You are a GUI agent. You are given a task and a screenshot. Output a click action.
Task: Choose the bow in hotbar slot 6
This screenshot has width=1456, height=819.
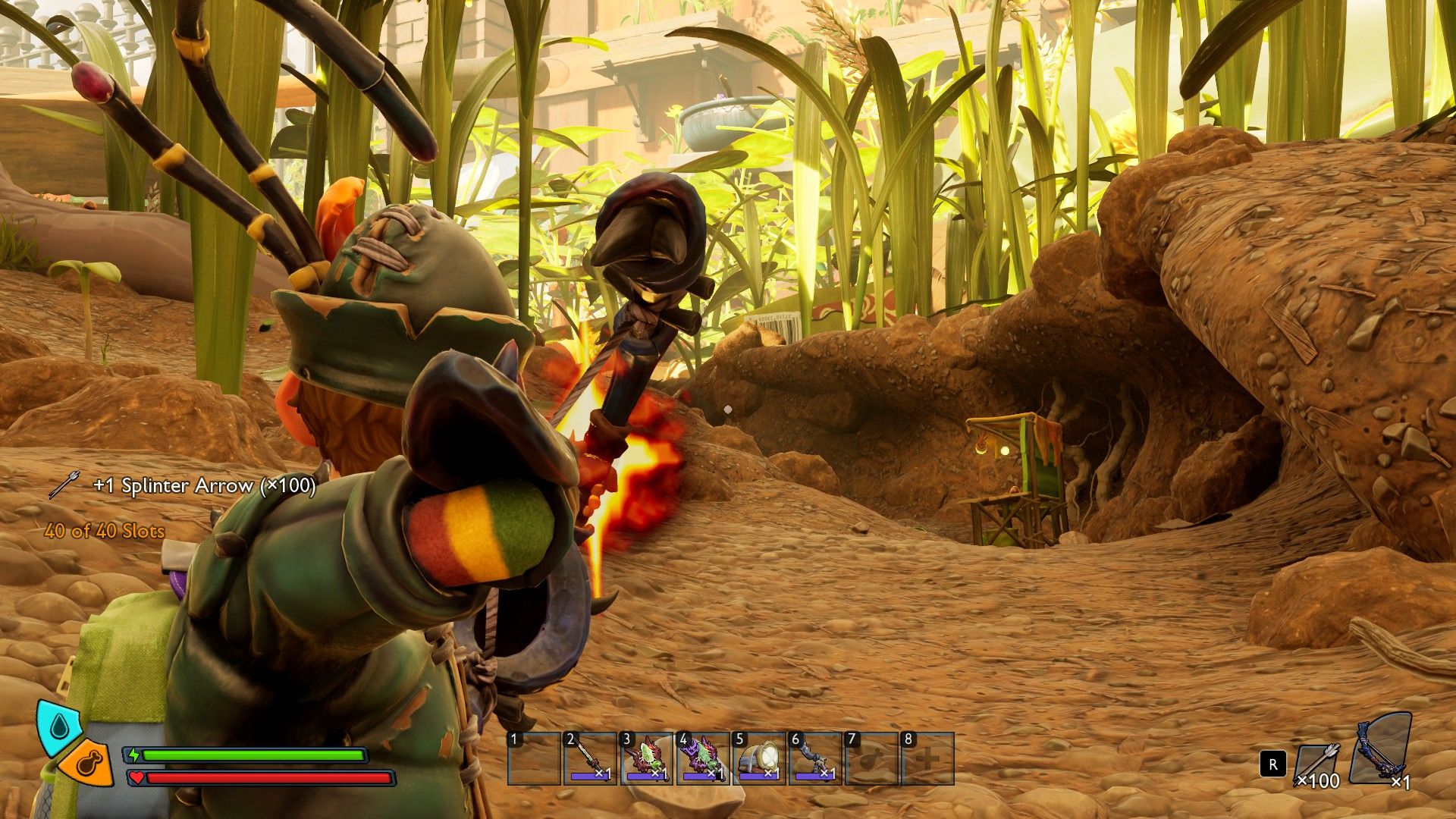click(815, 758)
